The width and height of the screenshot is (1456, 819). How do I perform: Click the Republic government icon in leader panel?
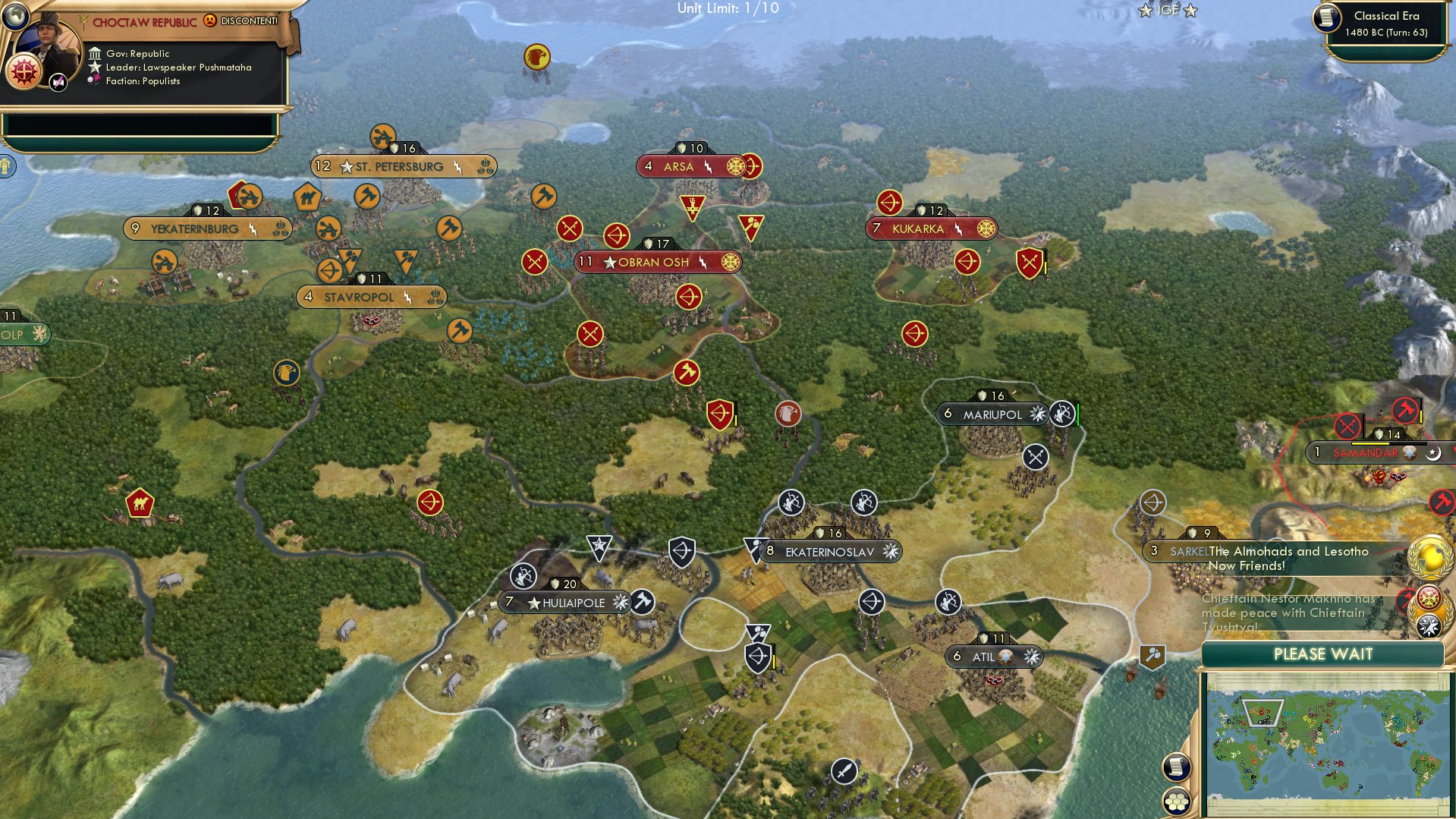[96, 54]
